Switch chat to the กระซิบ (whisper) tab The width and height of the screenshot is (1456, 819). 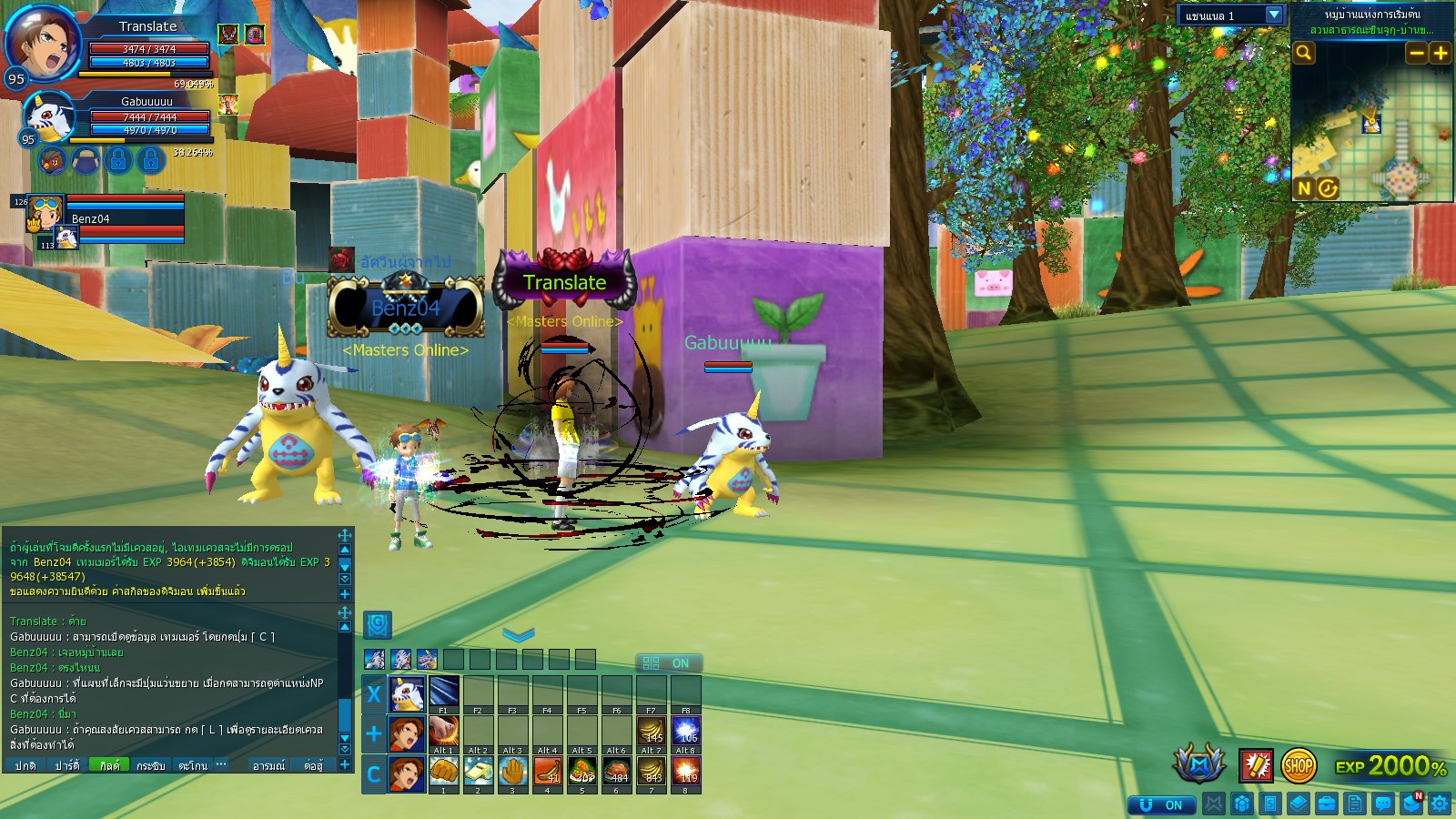point(151,765)
